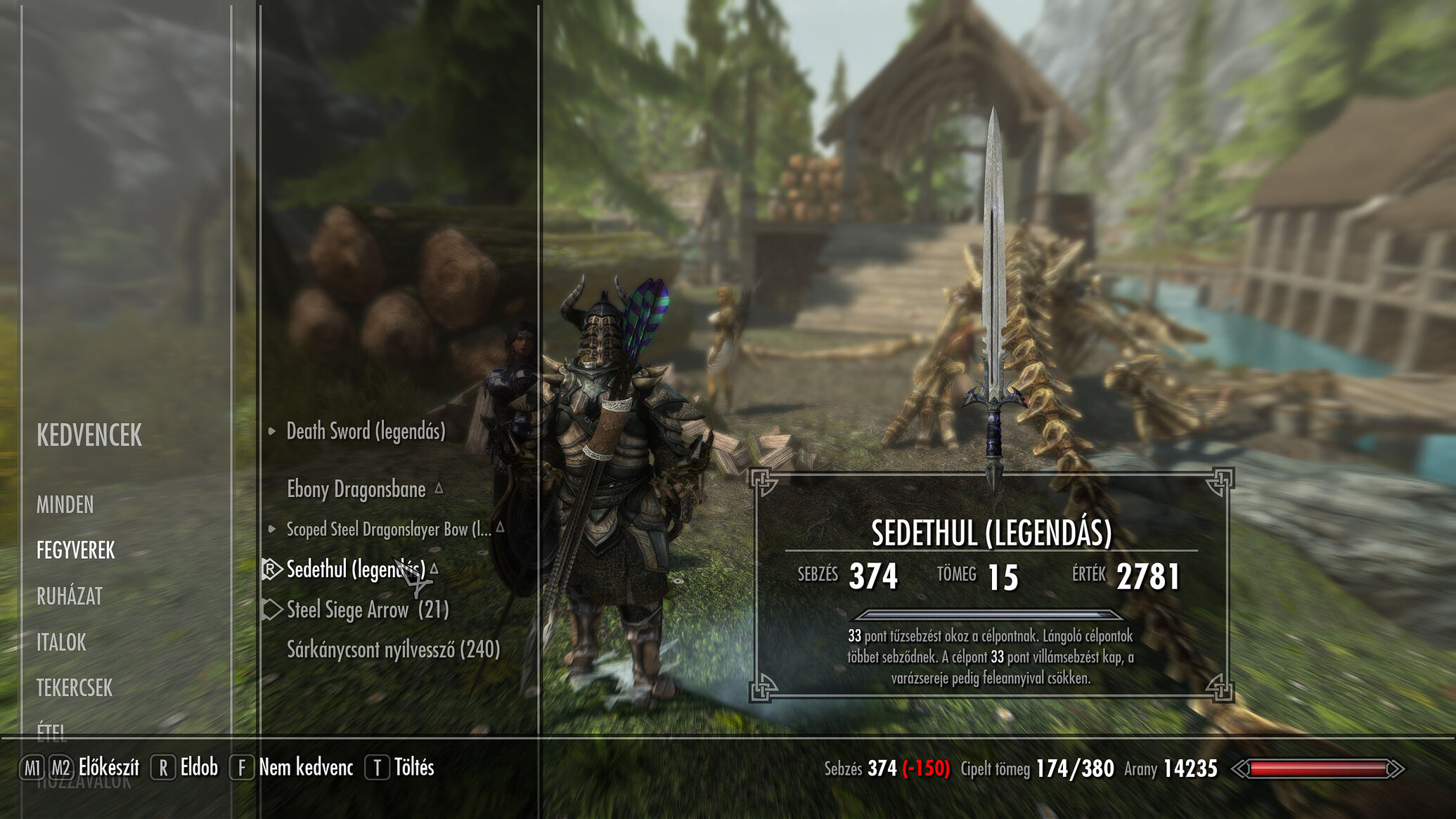This screenshot has width=1456, height=819.
Task: Choose the Tekercsek category
Action: pyautogui.click(x=75, y=688)
